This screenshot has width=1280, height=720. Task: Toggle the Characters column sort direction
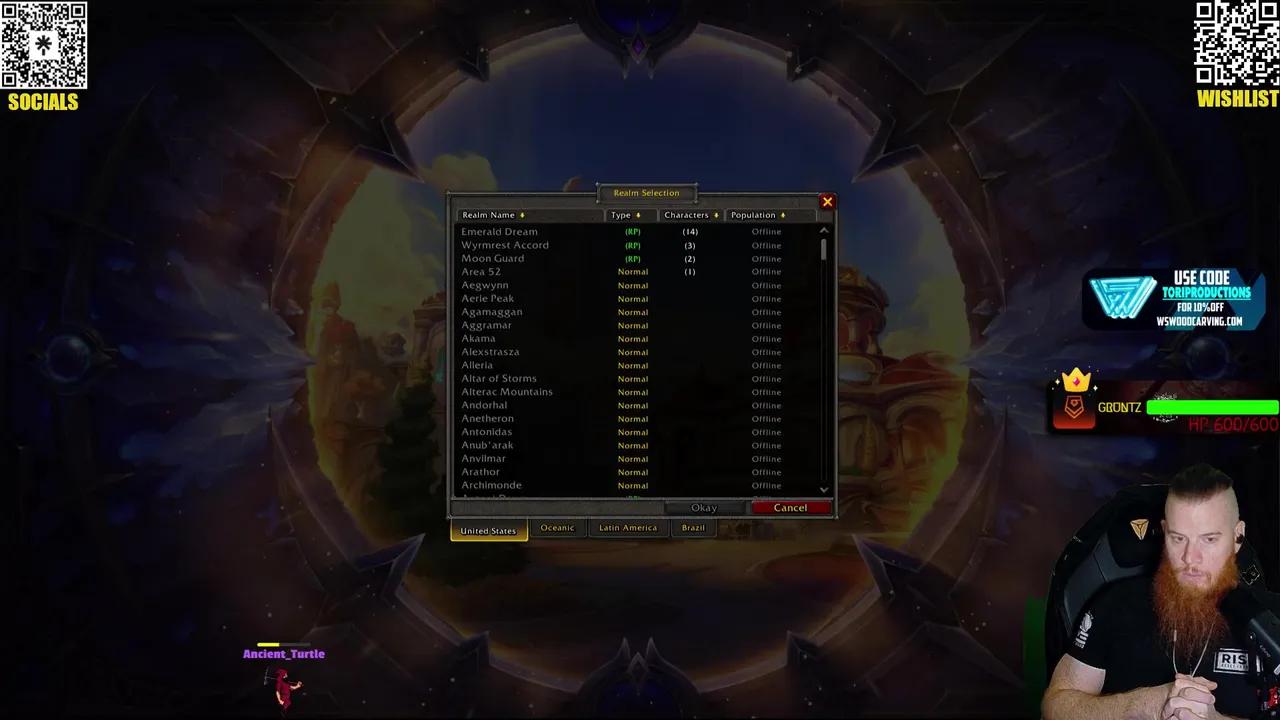coord(716,215)
